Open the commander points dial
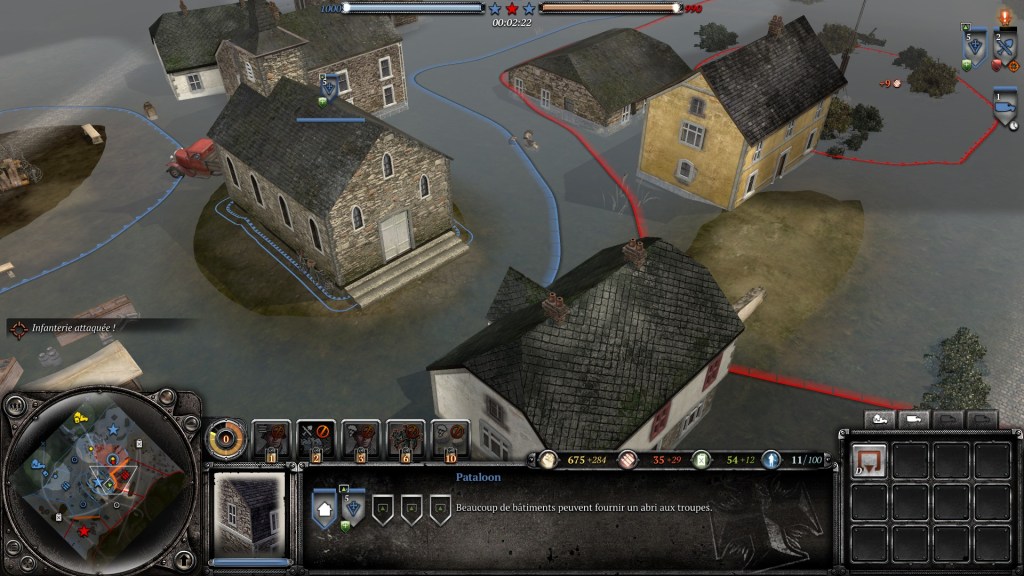 226,438
